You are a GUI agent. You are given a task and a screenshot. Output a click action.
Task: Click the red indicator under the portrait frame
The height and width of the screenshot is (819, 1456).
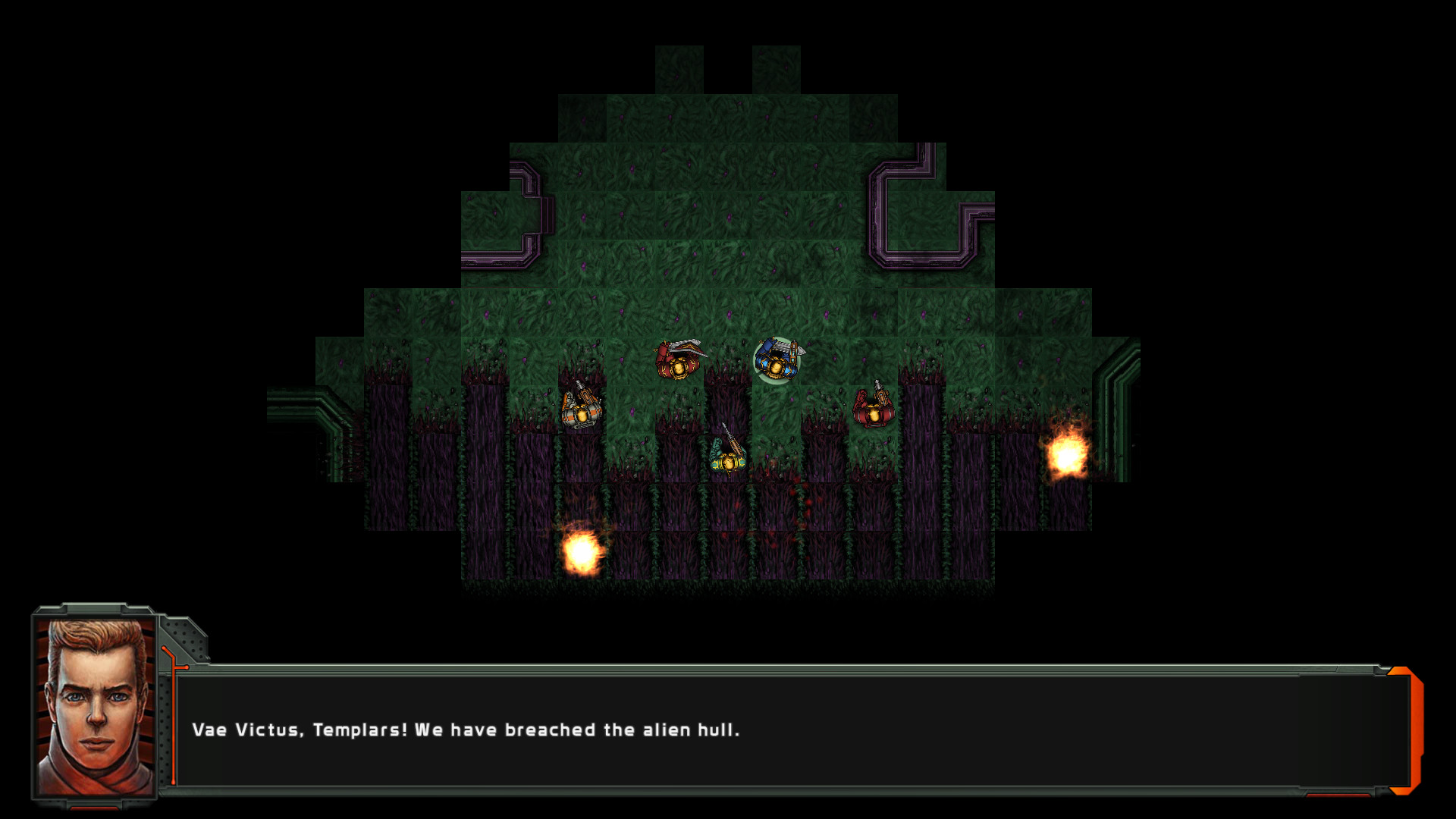93,808
